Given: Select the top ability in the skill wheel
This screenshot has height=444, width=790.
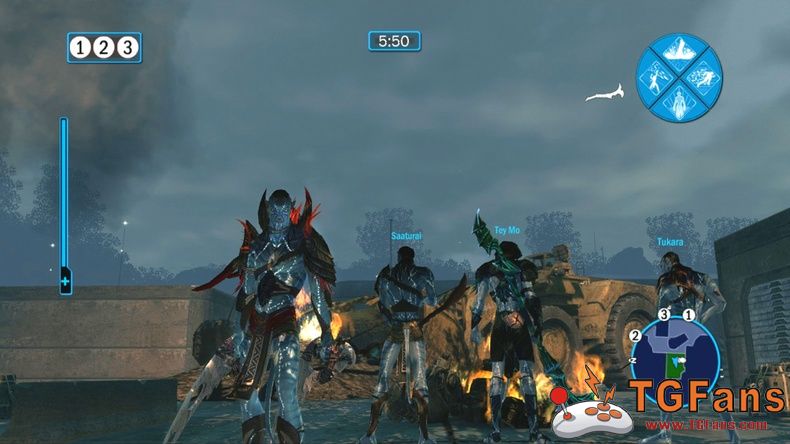Looking at the screenshot, I should pos(679,50).
